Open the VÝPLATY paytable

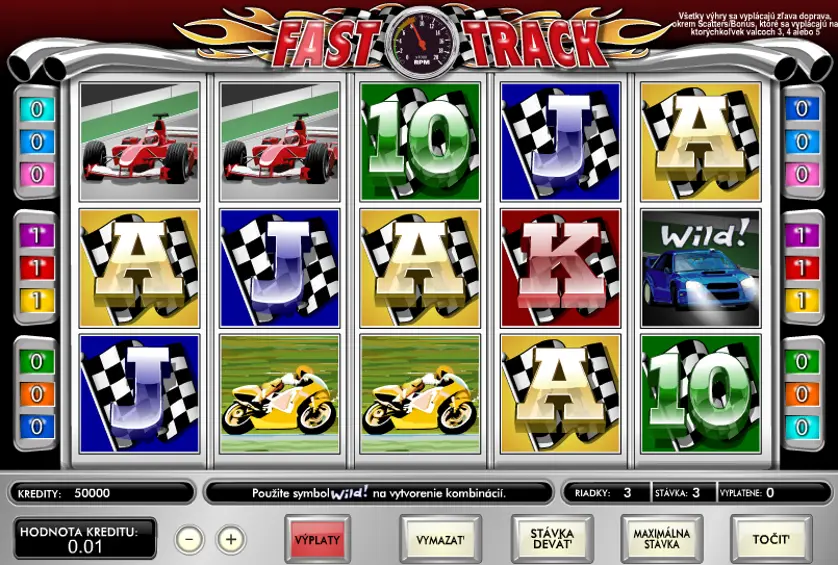pos(317,540)
